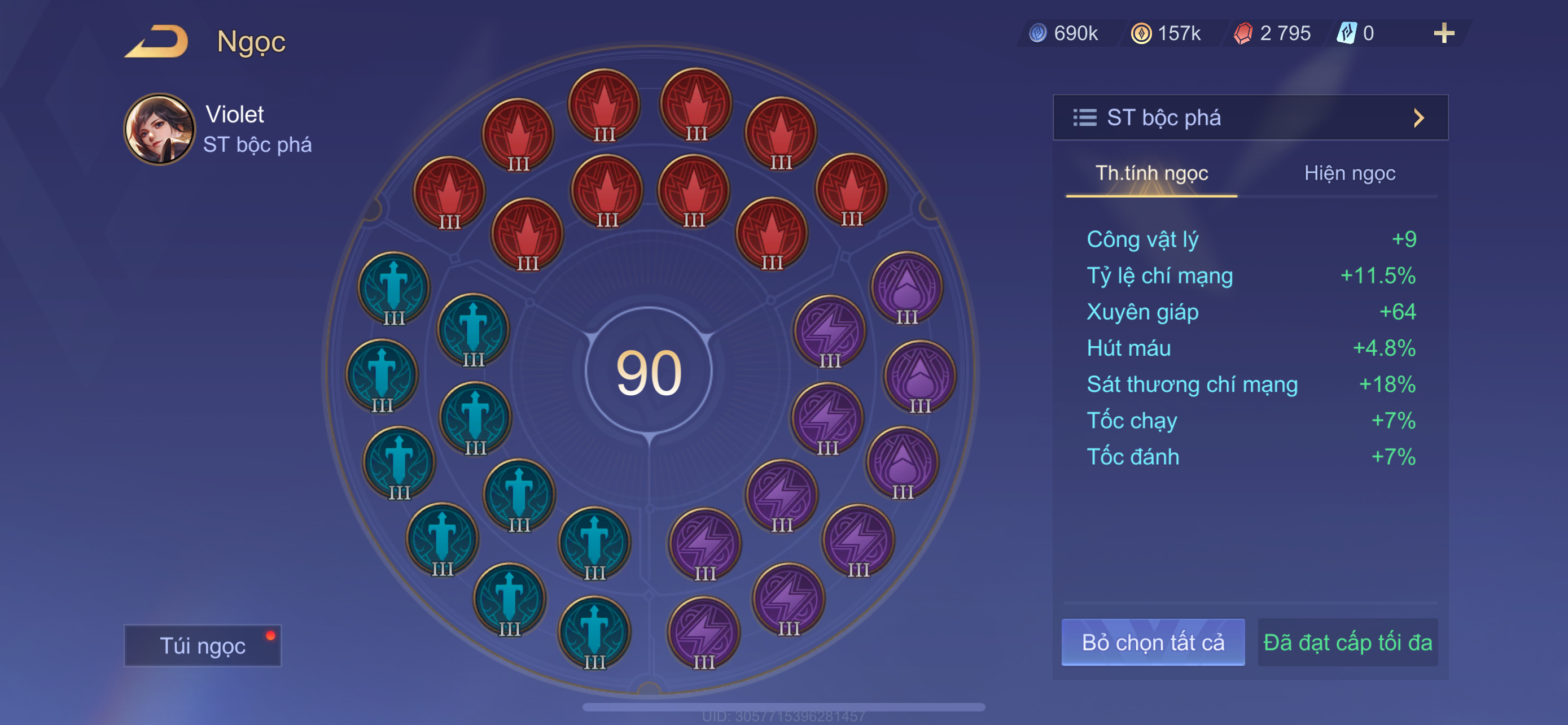Open the ST bọc phá preset dropdown
This screenshot has width=1568, height=725.
(1250, 117)
